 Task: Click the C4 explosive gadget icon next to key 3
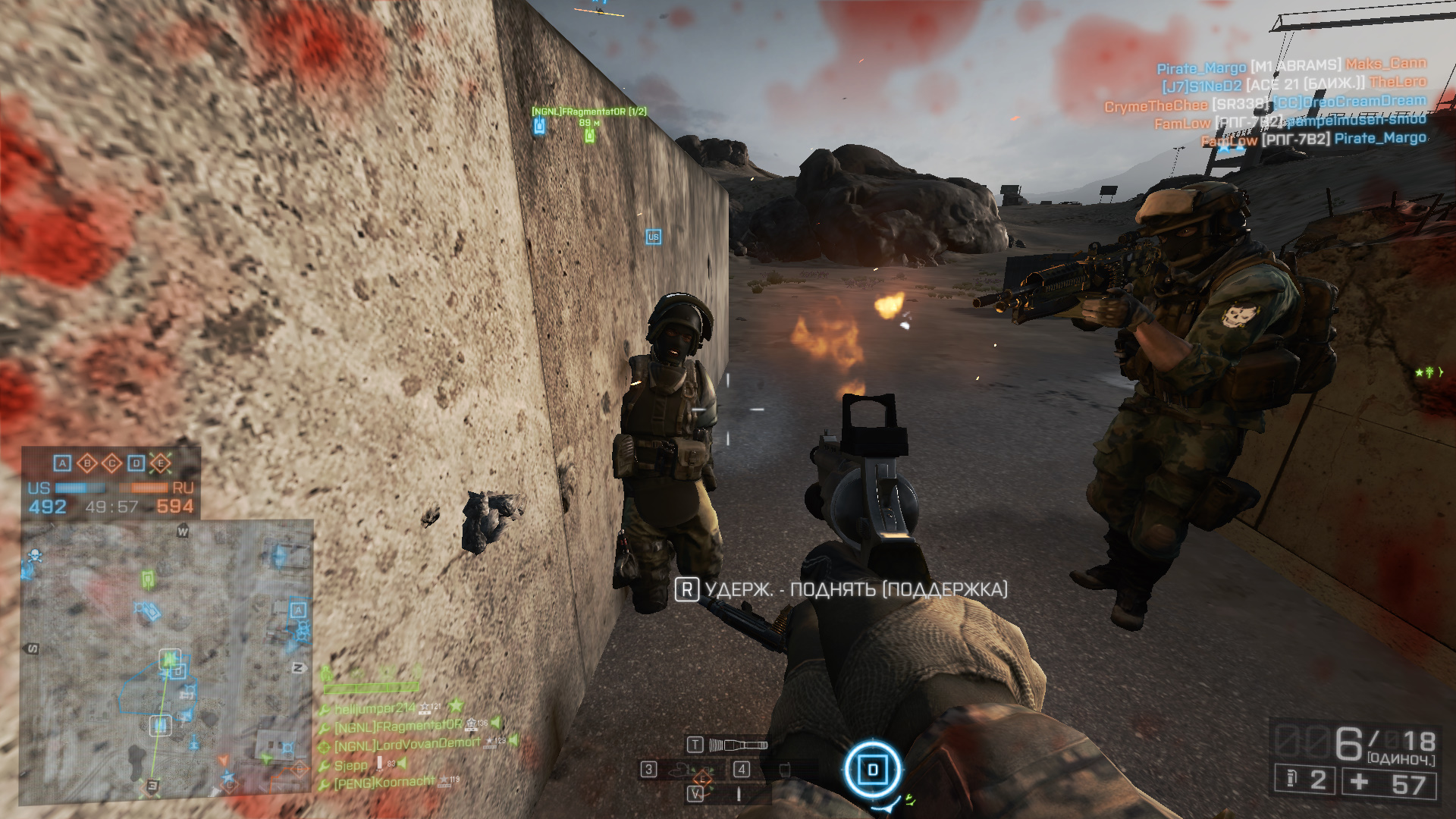point(679,768)
